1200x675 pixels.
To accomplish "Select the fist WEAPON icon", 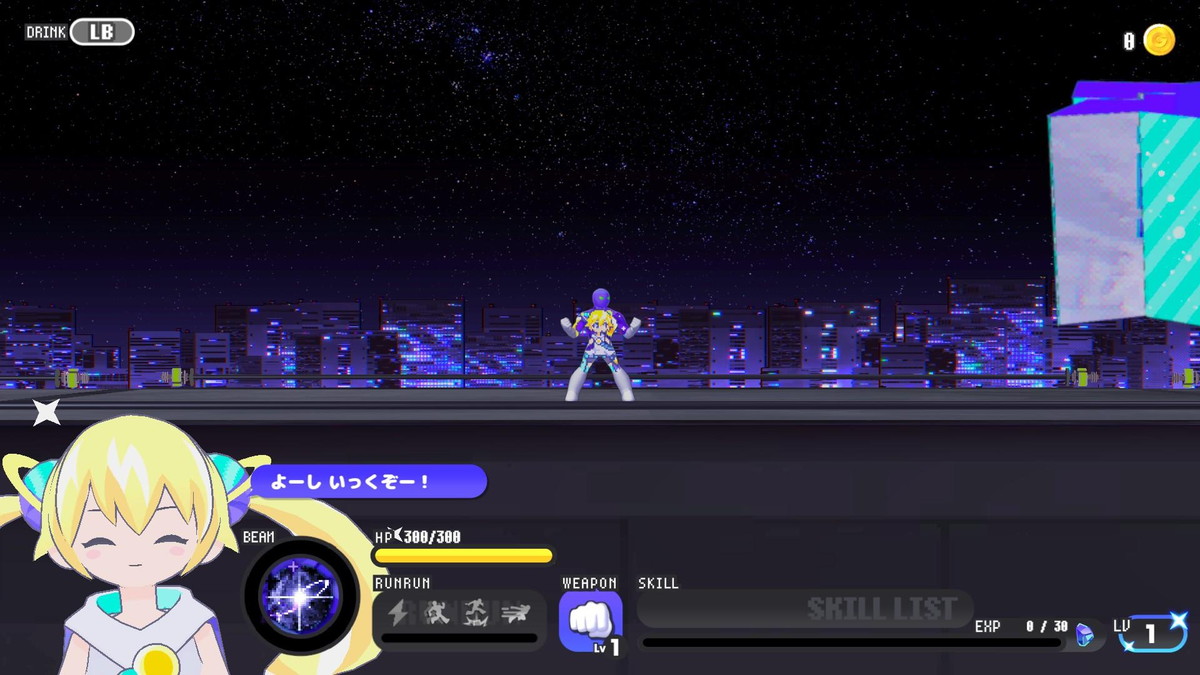I will pos(590,621).
